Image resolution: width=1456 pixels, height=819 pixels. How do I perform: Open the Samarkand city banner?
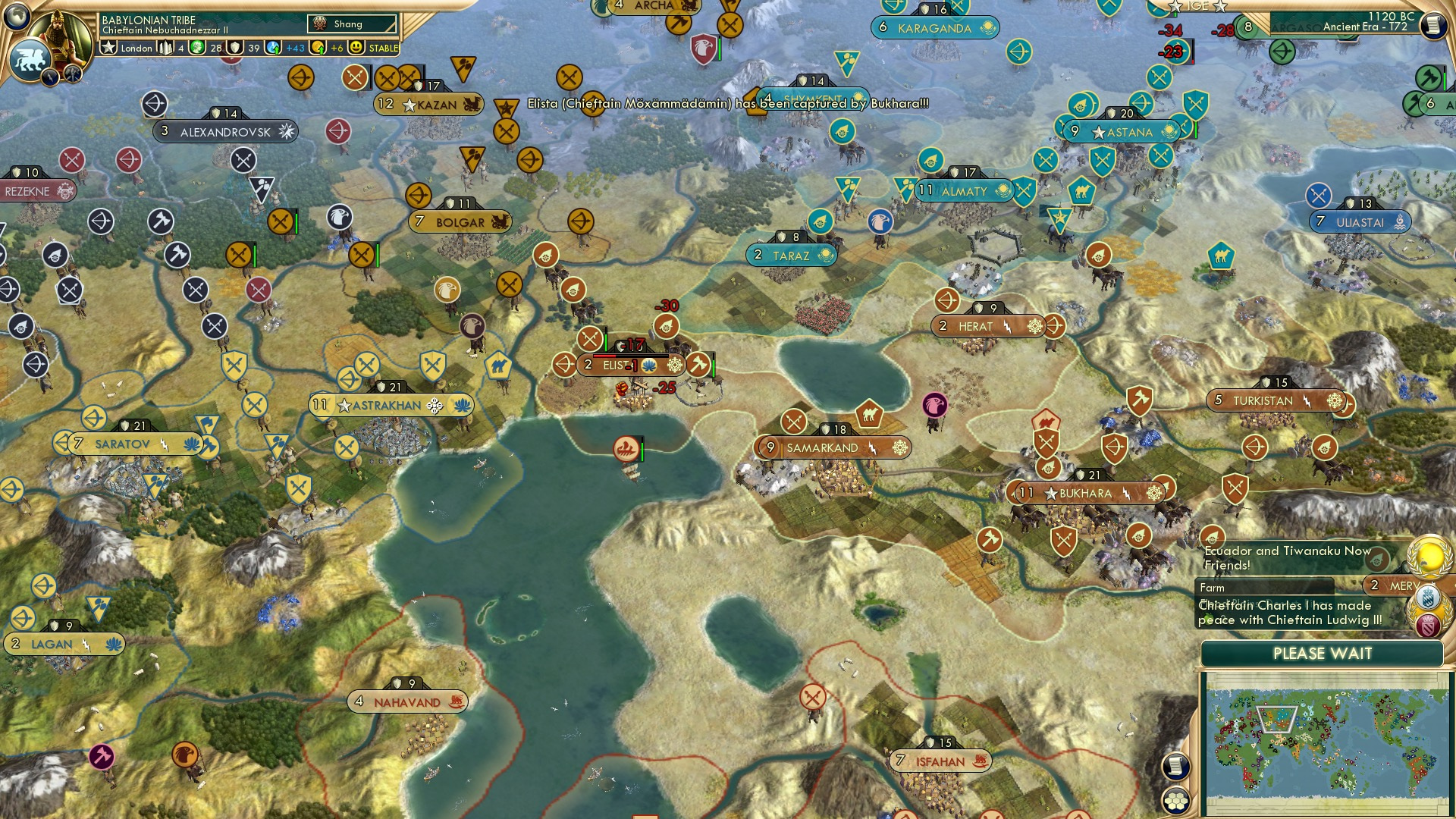pos(834,447)
